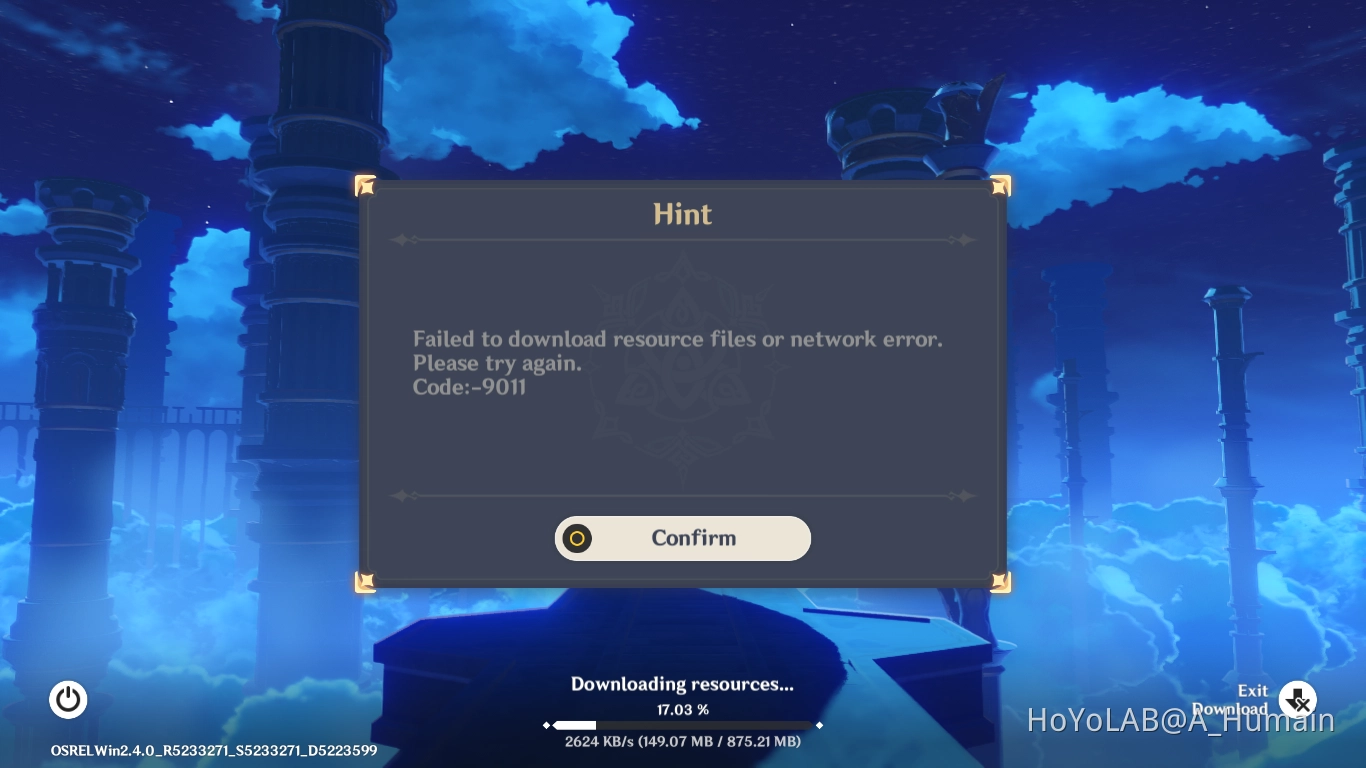Click the top-right golden corner ornament
This screenshot has width=1366, height=768.
[x=999, y=185]
